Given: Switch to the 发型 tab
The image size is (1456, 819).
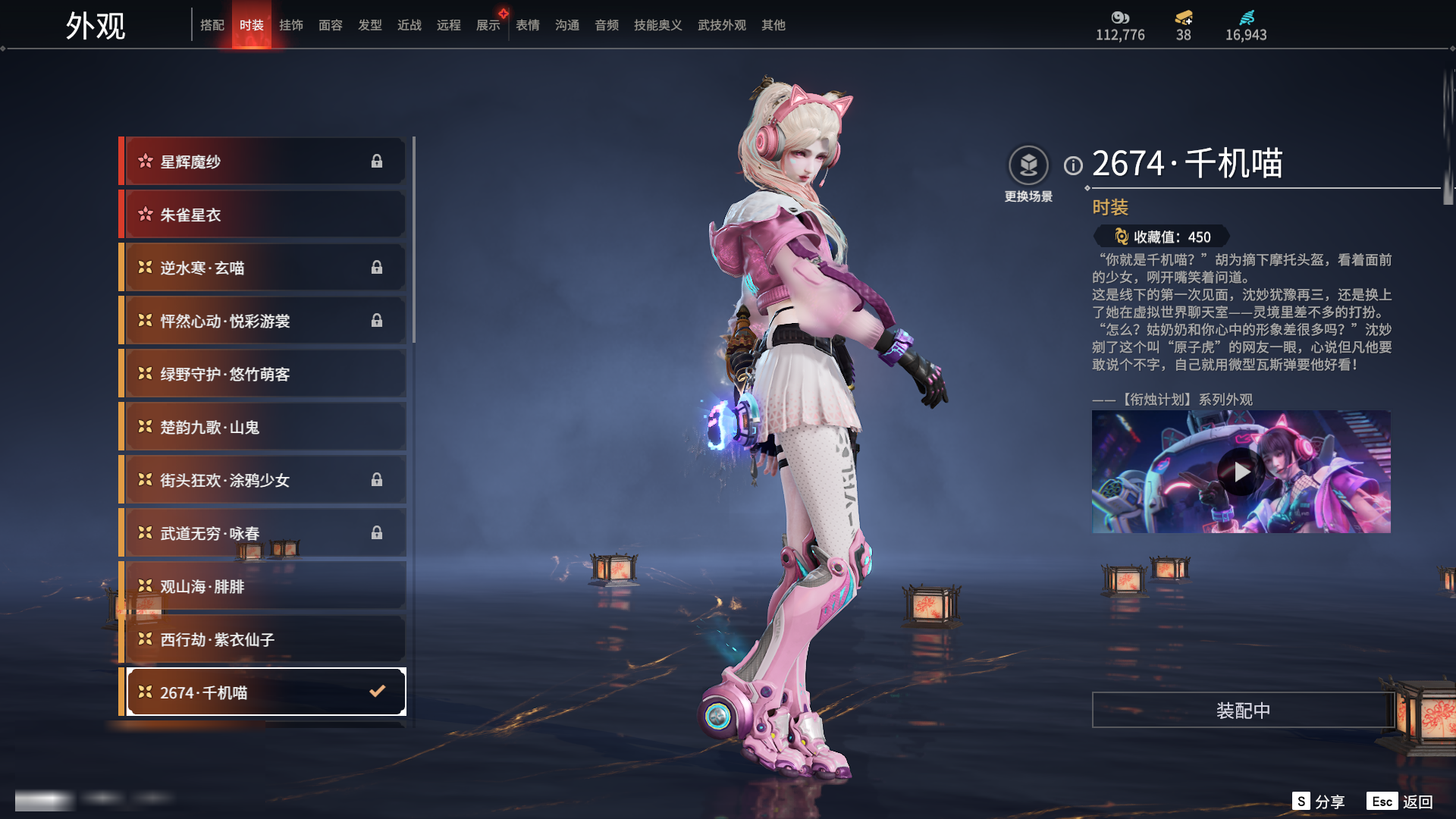Looking at the screenshot, I should 370,25.
